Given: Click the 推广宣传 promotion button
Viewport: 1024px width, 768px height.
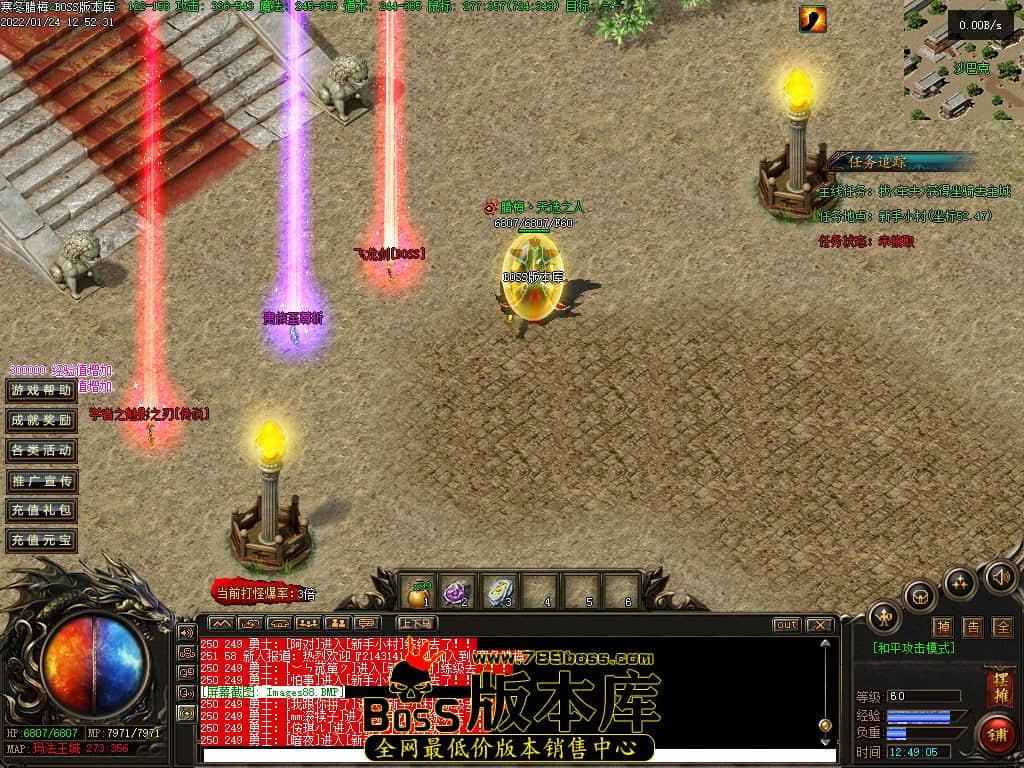Looking at the screenshot, I should tap(41, 481).
